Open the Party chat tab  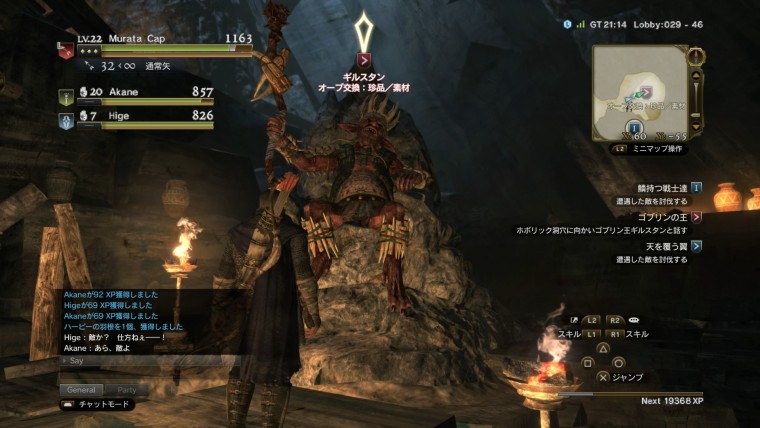pyautogui.click(x=127, y=389)
